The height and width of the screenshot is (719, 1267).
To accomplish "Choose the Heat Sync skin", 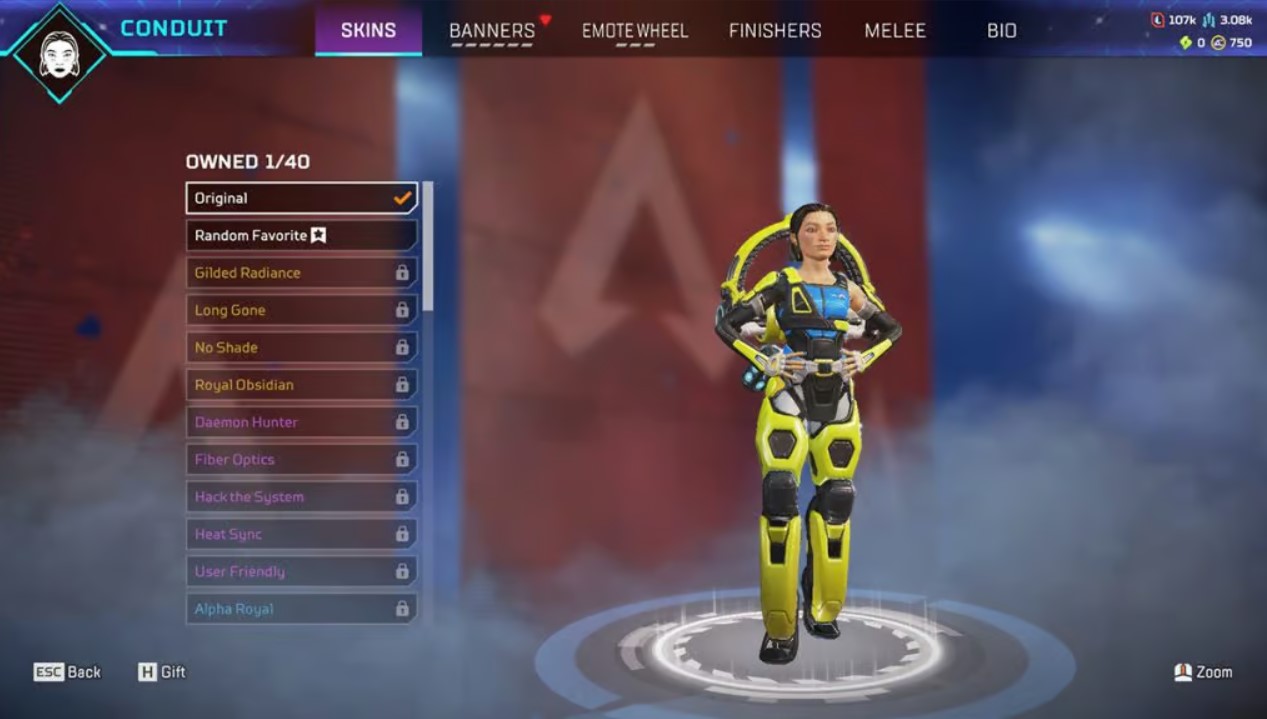I will [x=301, y=534].
